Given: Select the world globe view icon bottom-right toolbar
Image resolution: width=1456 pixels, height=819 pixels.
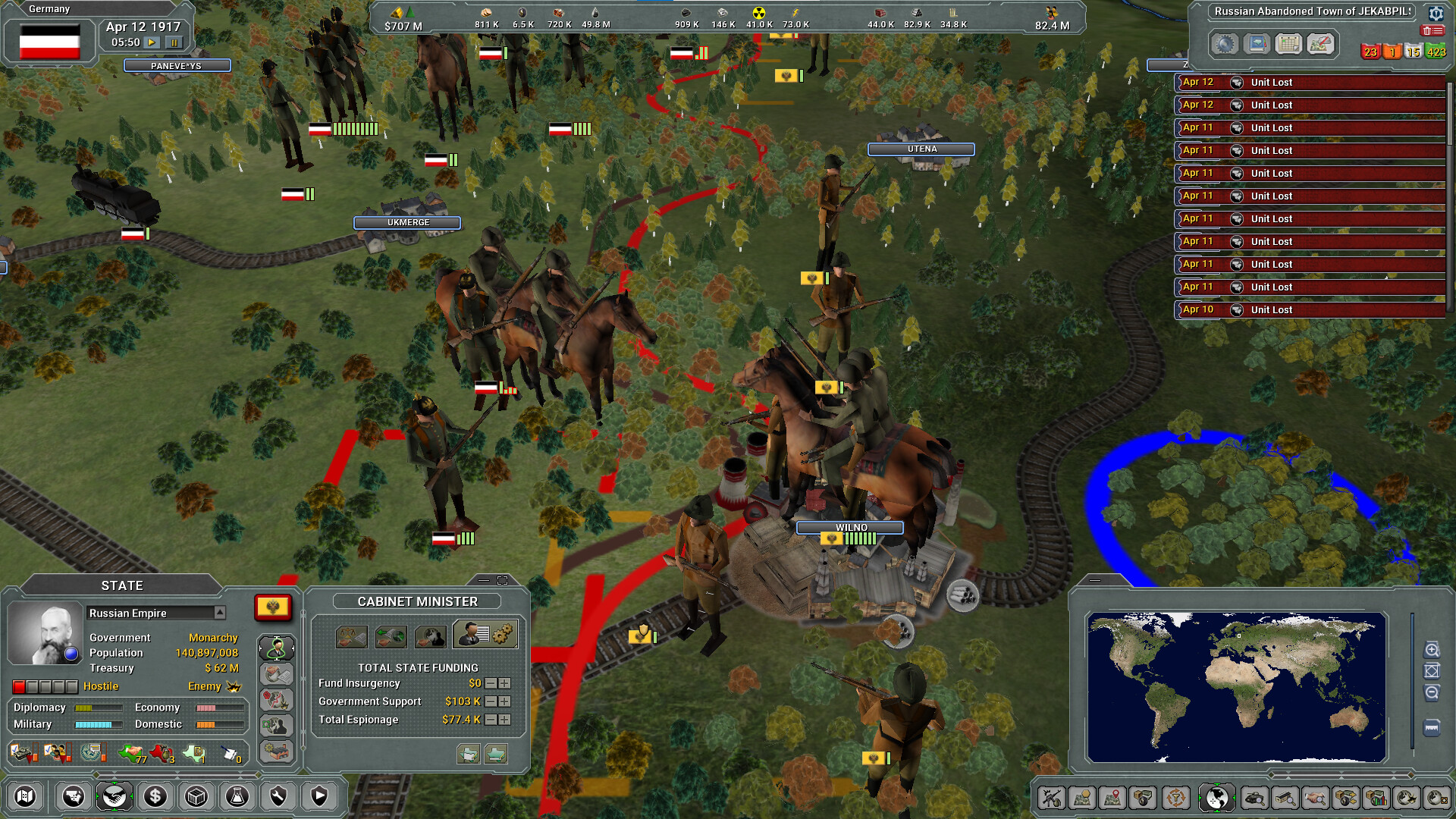Looking at the screenshot, I should (x=1217, y=798).
